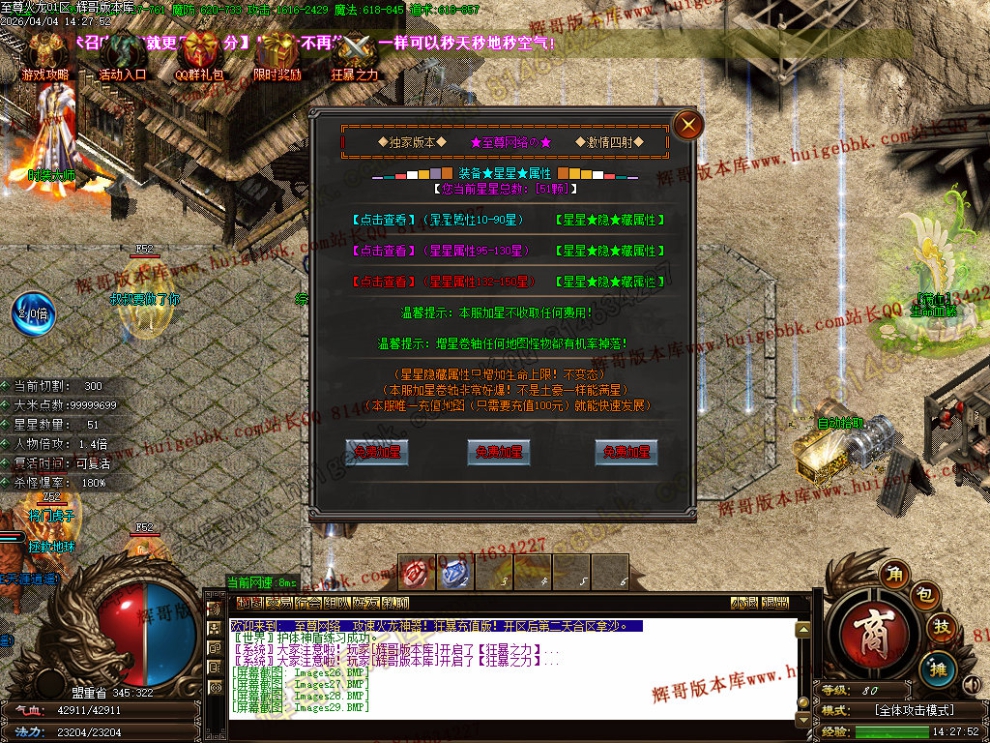The height and width of the screenshot is (743, 990).
Task: View star attributes for 10-90 stars
Action: tap(384, 219)
